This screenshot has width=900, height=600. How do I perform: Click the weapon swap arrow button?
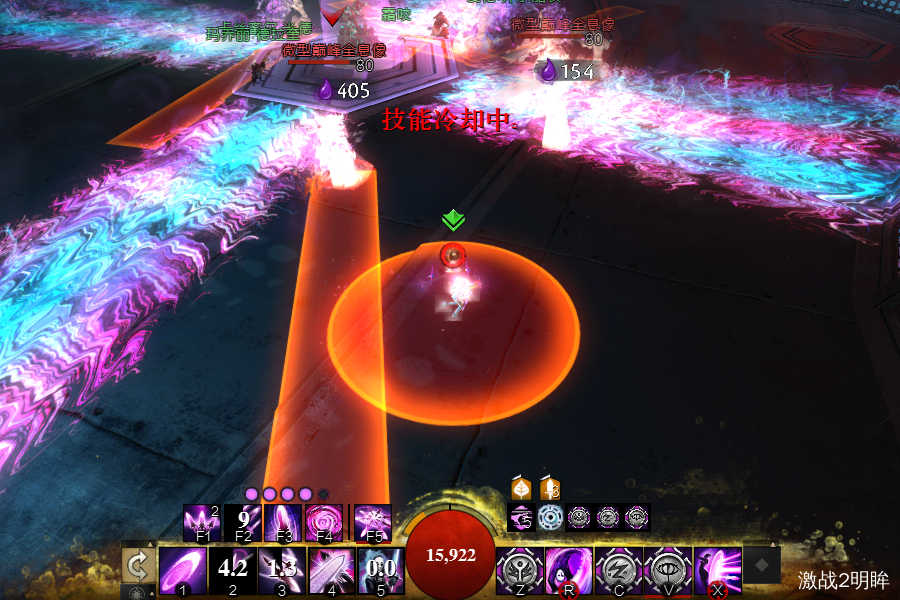point(137,567)
